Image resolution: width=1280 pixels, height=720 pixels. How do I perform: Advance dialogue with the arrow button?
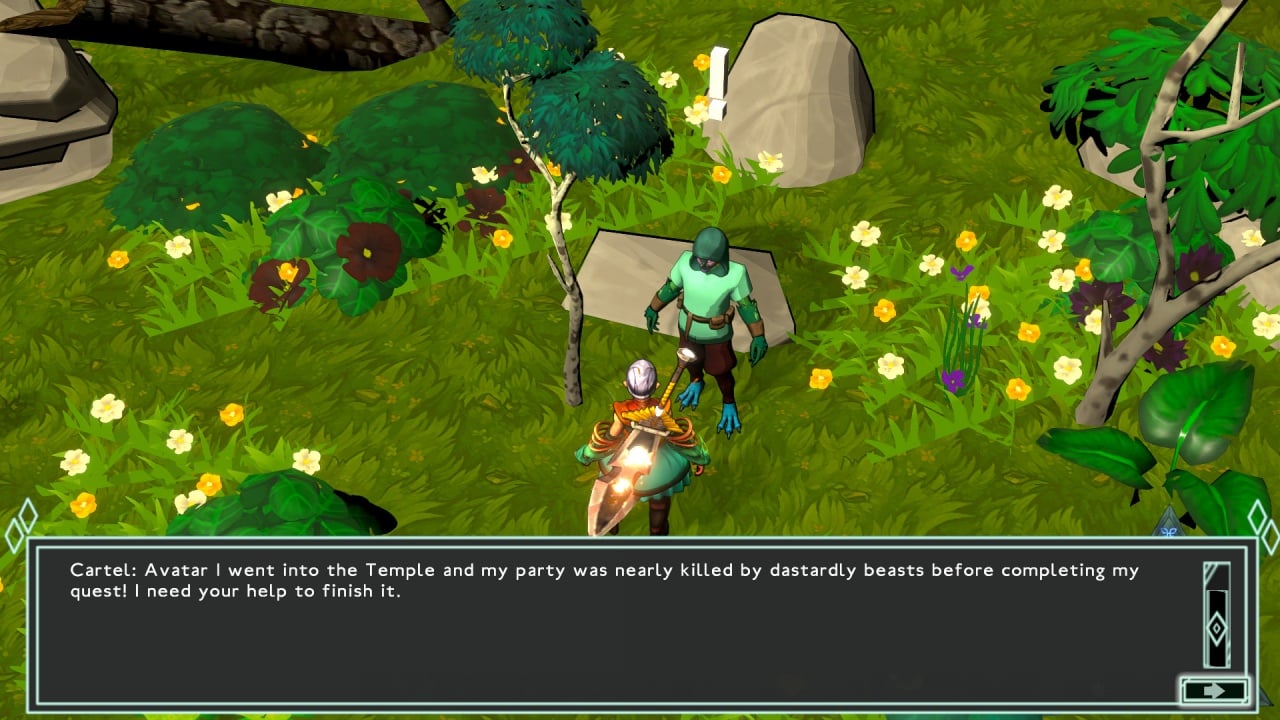tap(1214, 690)
